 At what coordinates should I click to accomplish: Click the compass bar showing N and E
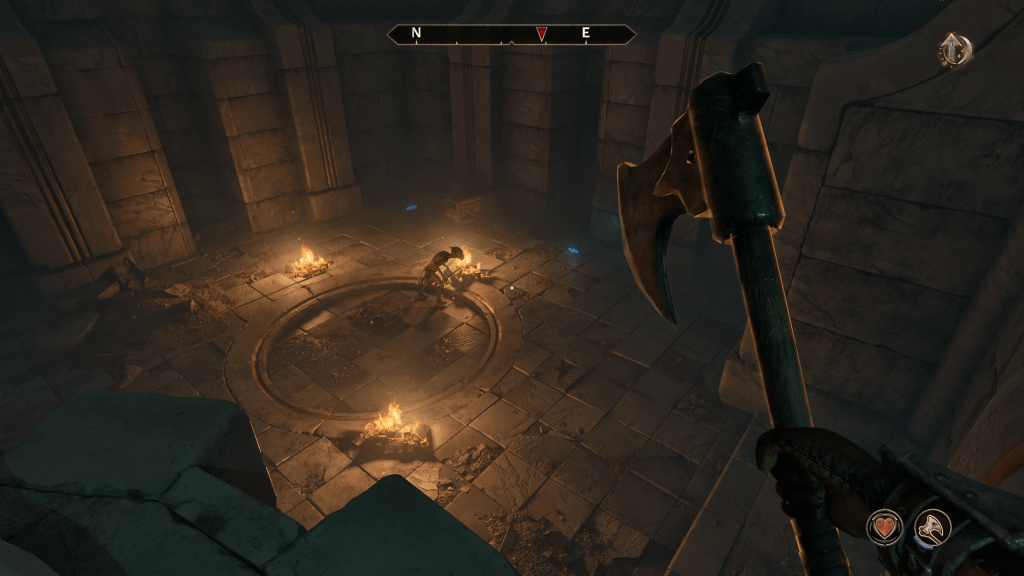pos(511,34)
